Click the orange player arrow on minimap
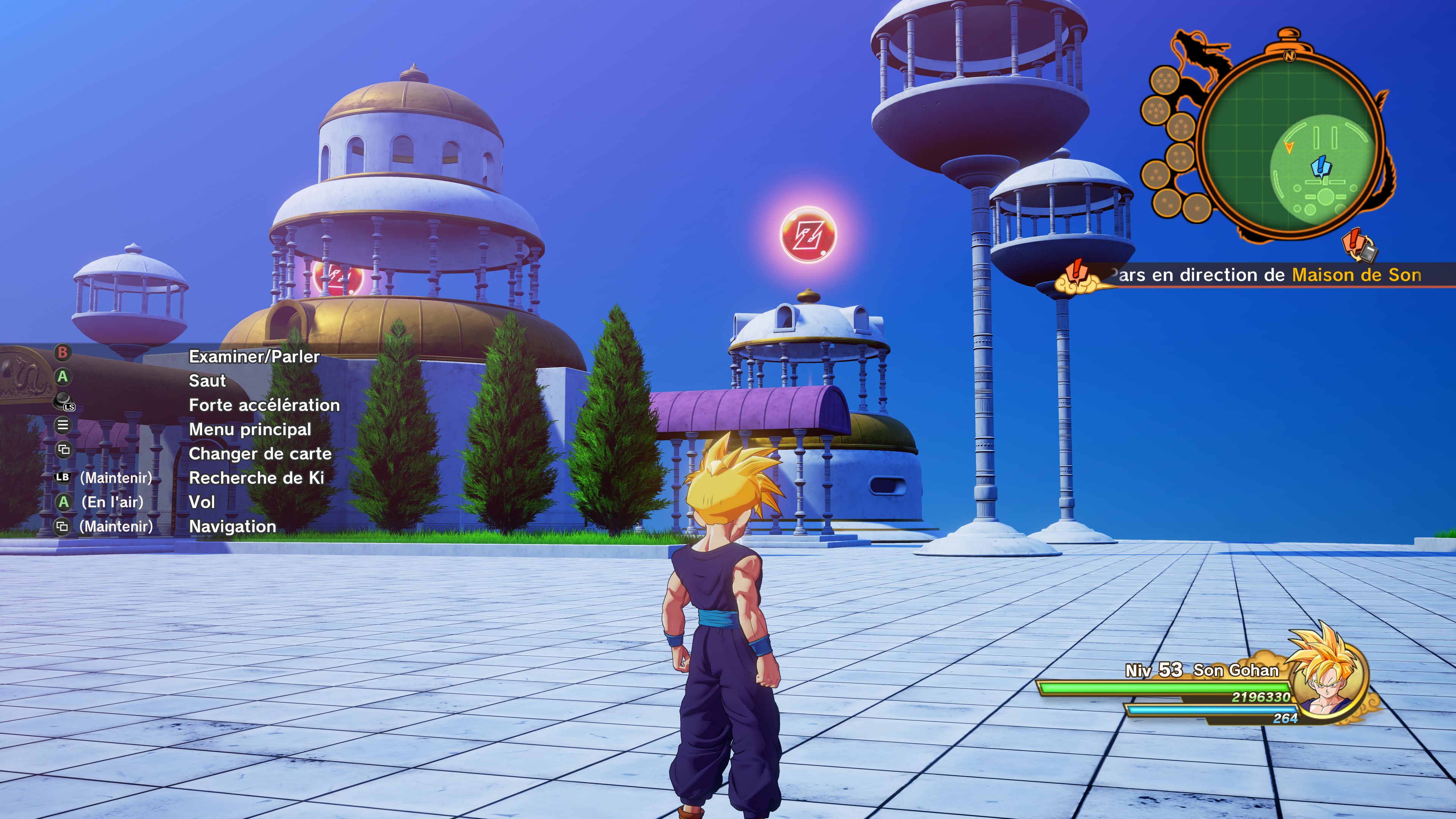Image resolution: width=1456 pixels, height=819 pixels. [x=1289, y=147]
